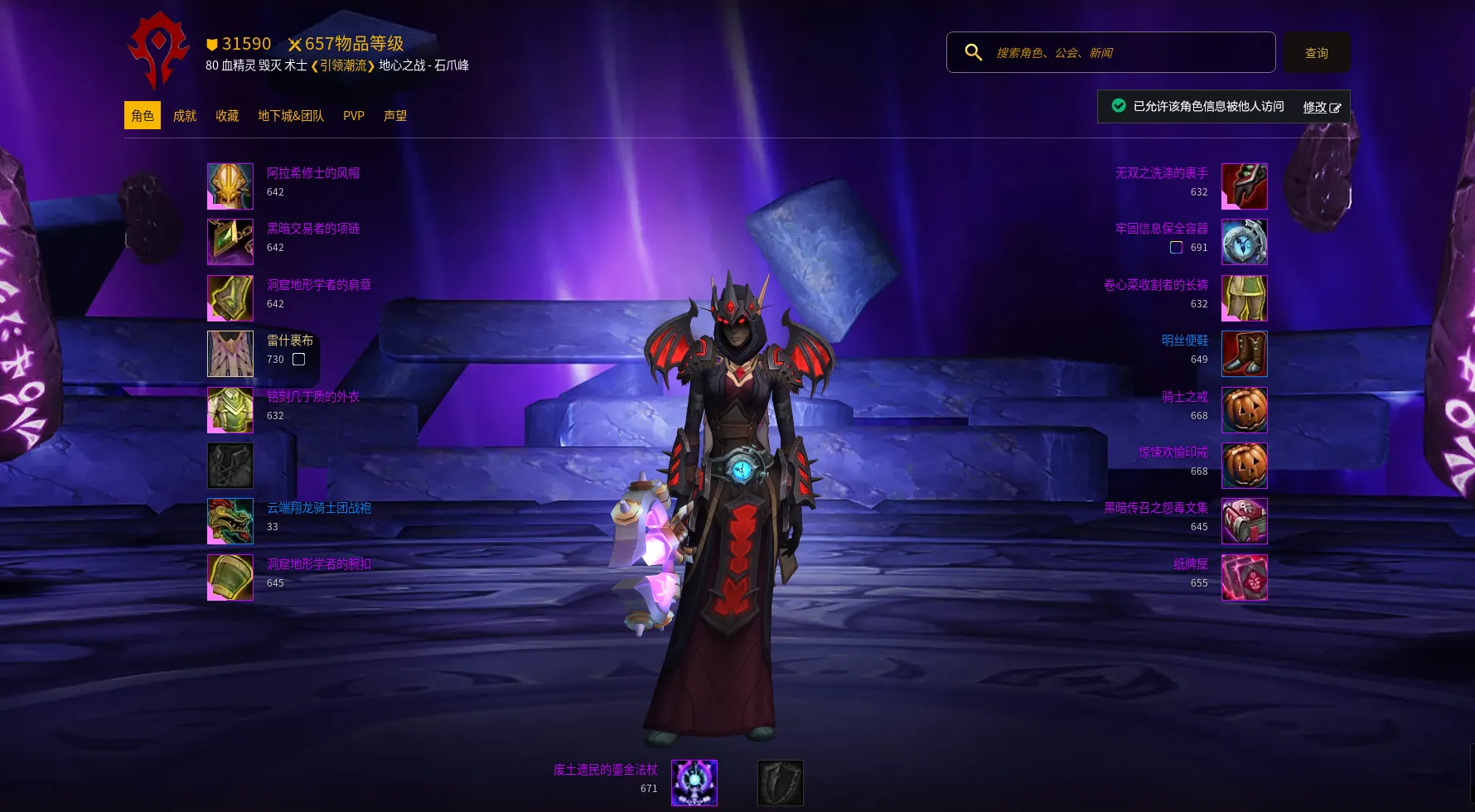Inspect the 纸牌屋 trinket icon
Viewport: 1475px width, 812px height.
[x=1244, y=578]
